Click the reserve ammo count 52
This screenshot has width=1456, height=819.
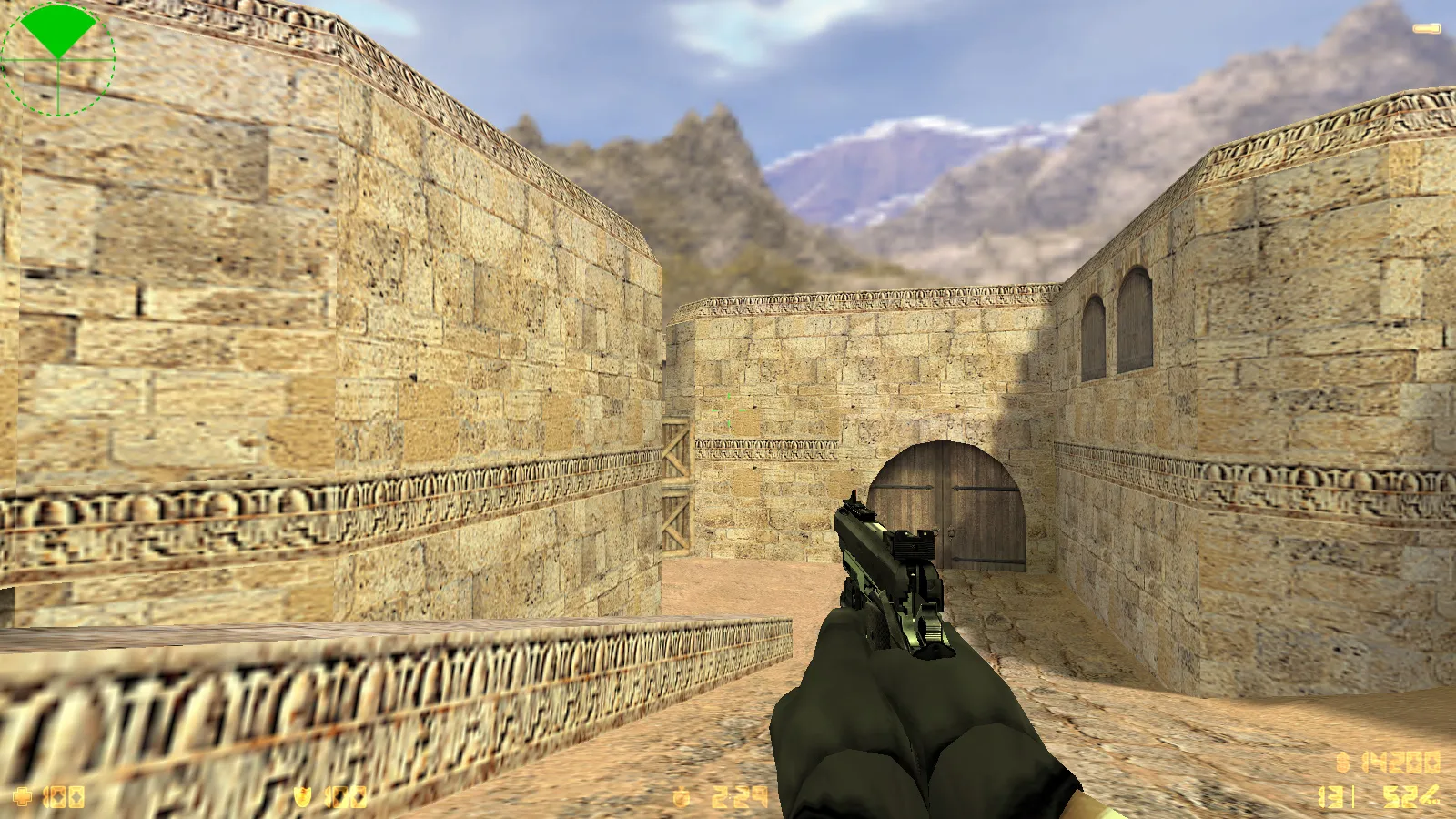(x=1400, y=796)
